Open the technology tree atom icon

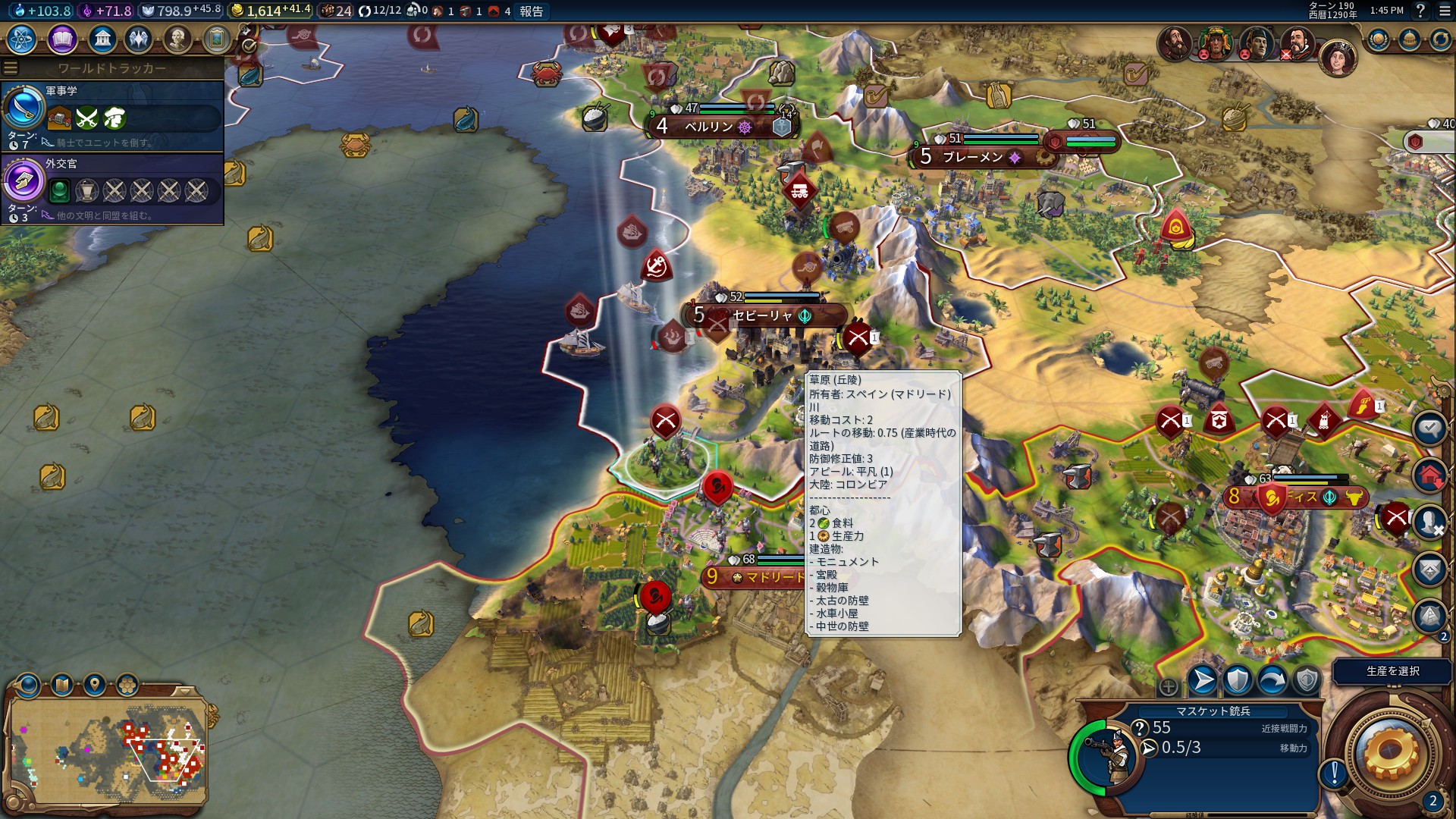22,39
